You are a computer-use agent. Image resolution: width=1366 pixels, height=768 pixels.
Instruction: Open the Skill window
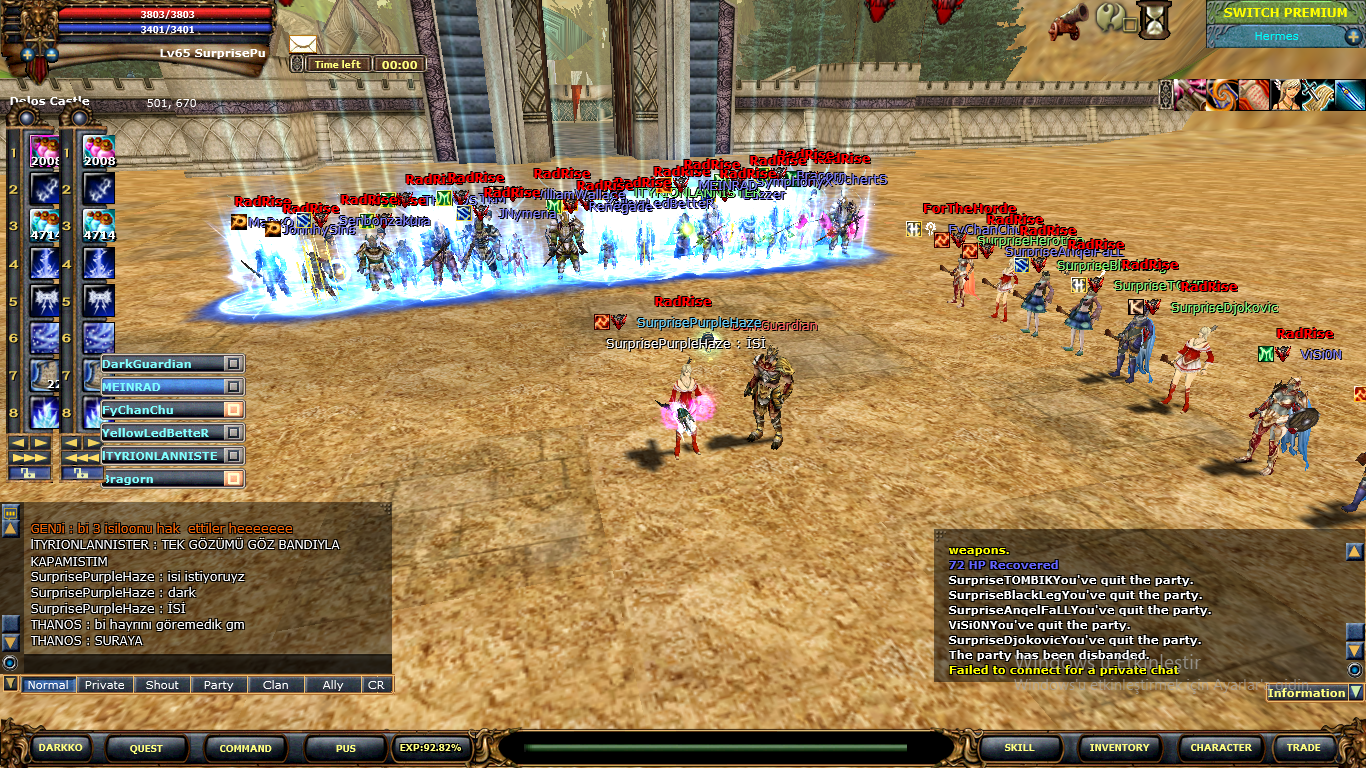1019,747
